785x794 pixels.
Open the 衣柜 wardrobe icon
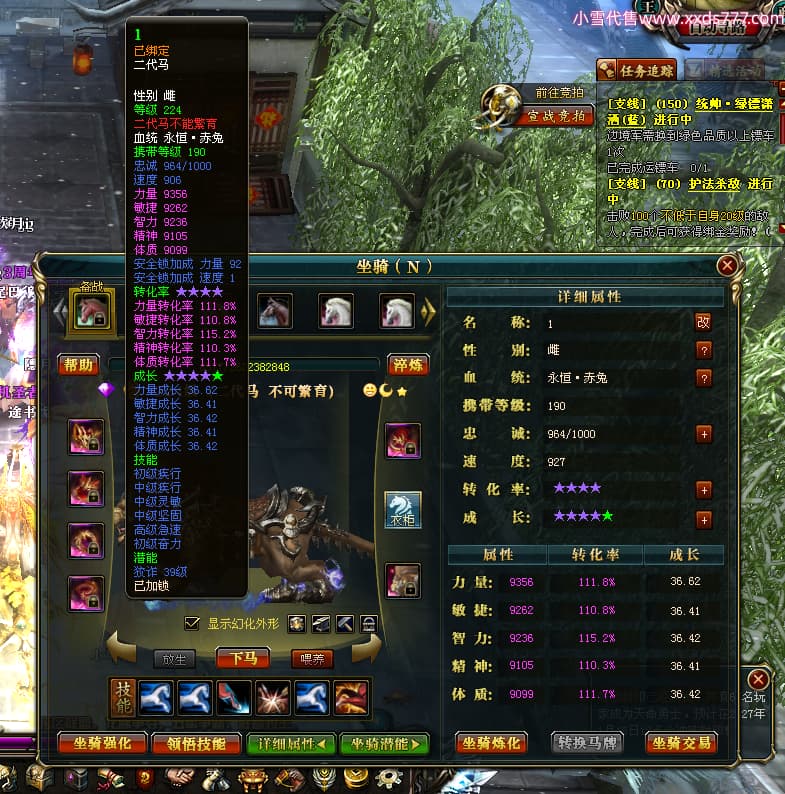coord(403,510)
